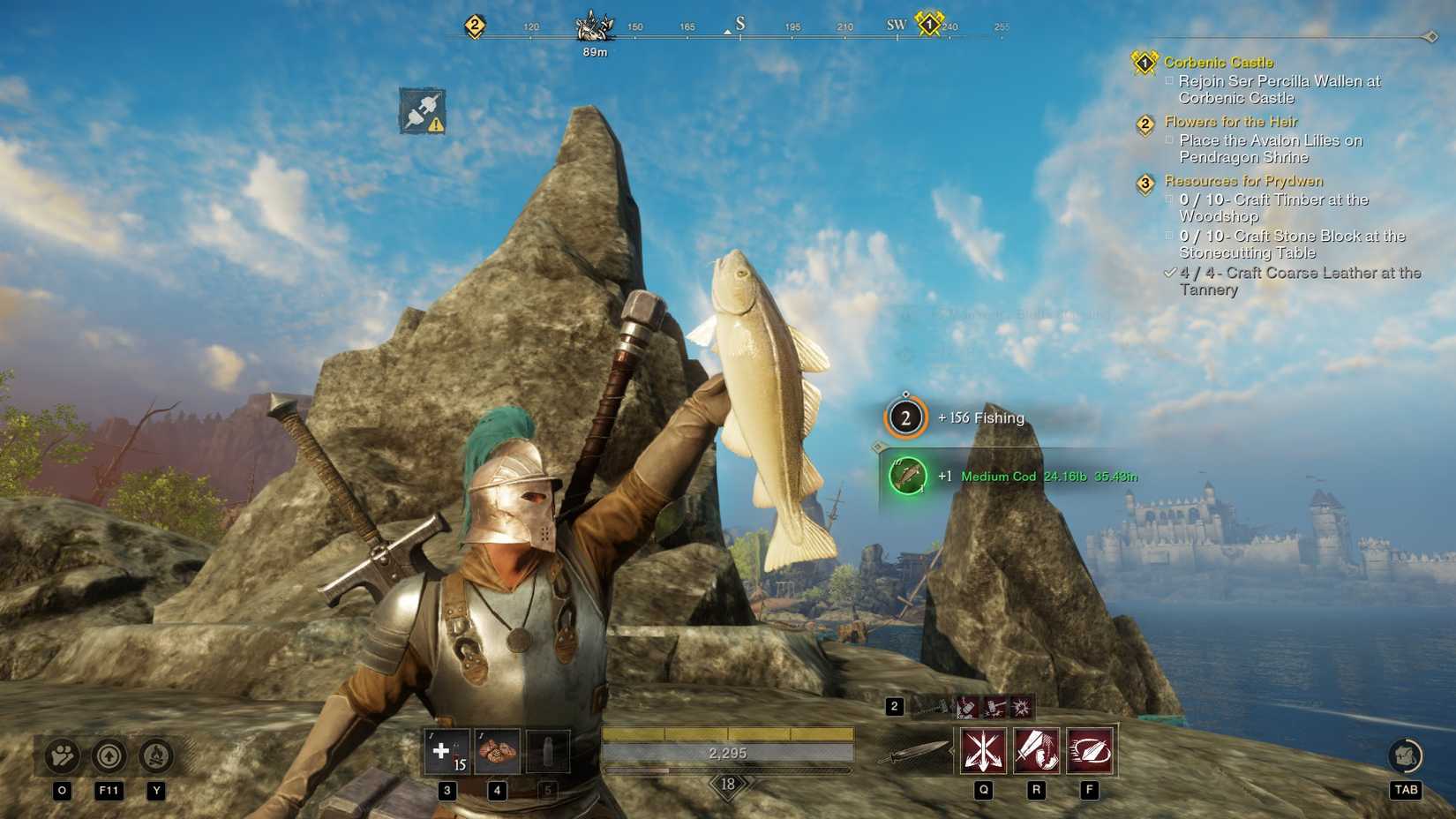
Task: Check off the Craft Timber objective
Action: pos(1169,199)
